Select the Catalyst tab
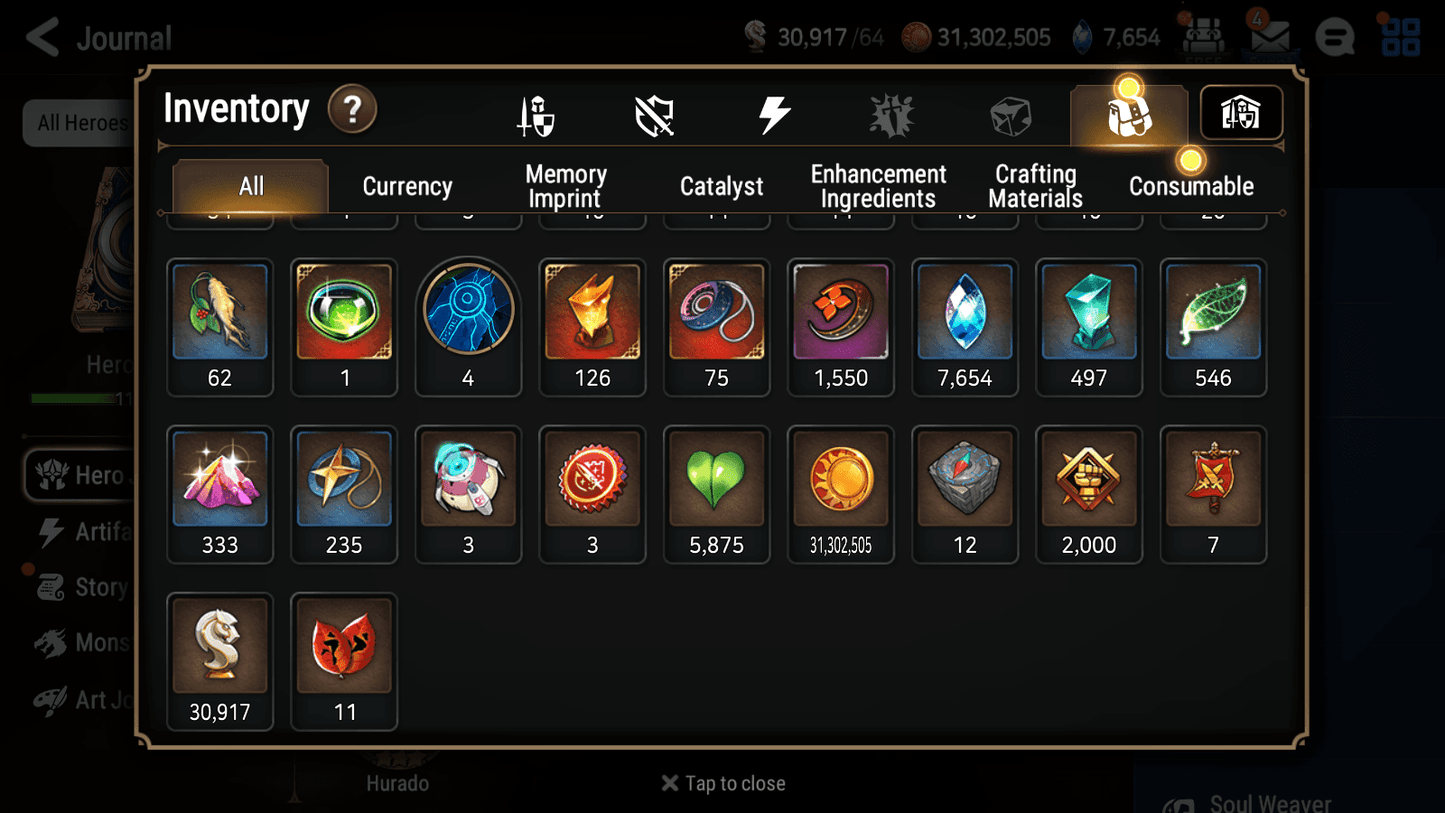The height and width of the screenshot is (813, 1445). [x=722, y=185]
